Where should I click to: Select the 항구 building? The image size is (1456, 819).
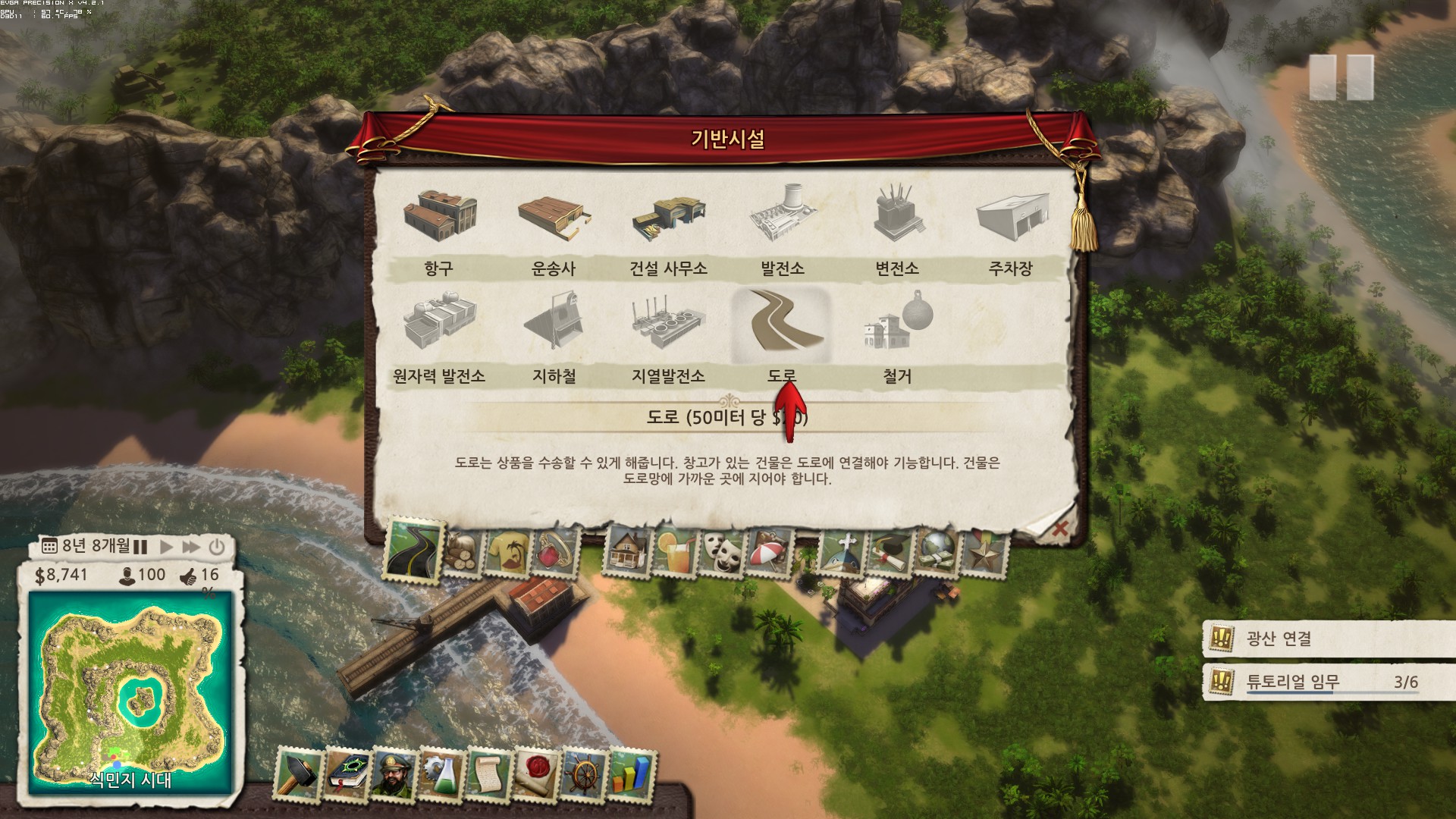click(440, 216)
